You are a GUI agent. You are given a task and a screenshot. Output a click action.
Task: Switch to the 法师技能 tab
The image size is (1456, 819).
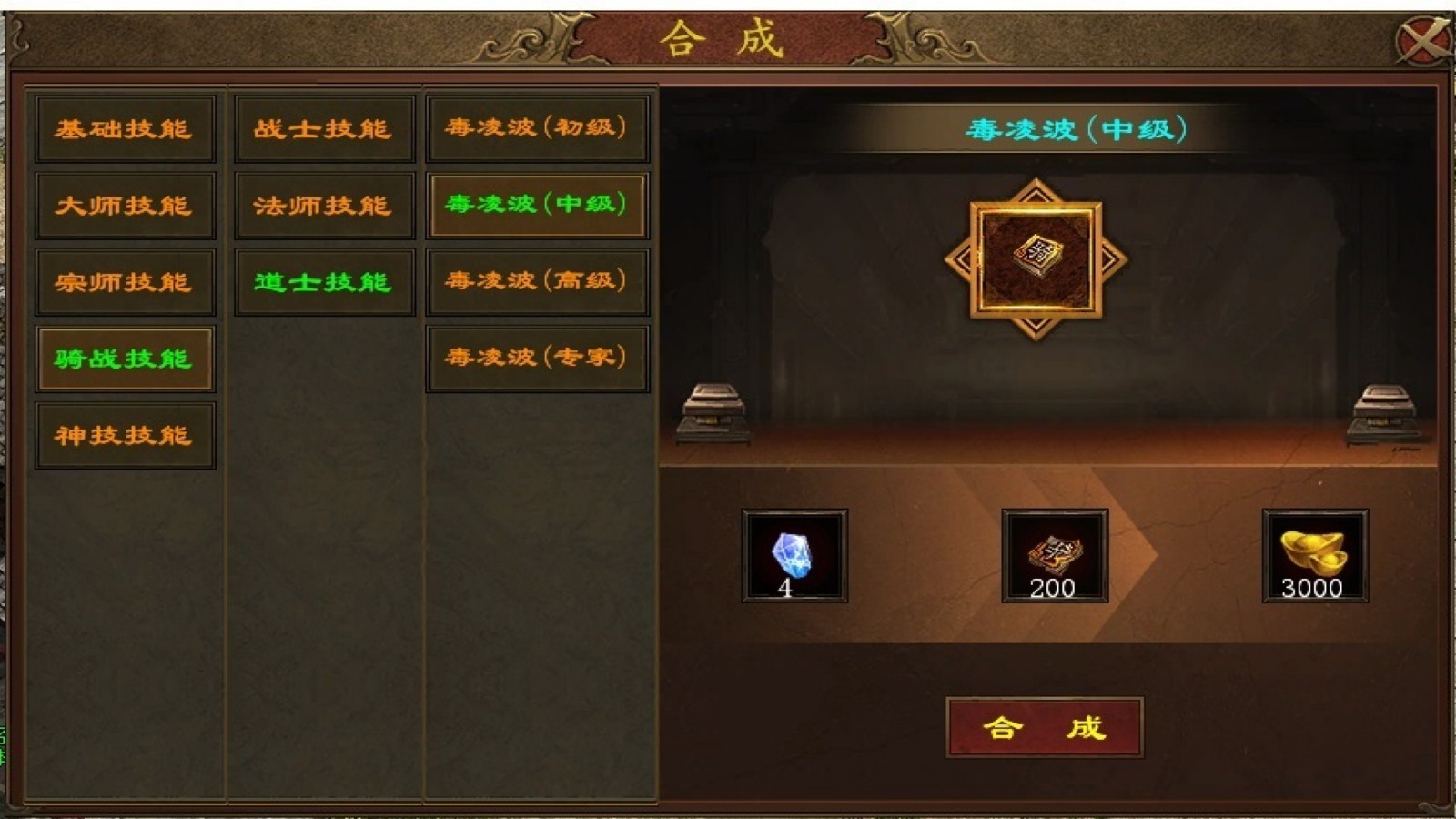[x=323, y=205]
